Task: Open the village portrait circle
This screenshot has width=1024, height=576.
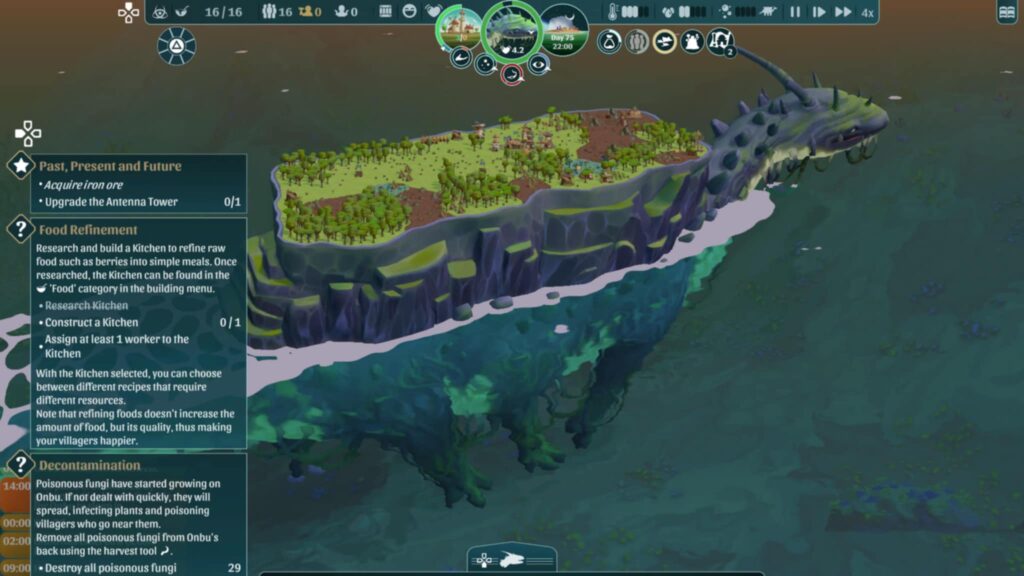Action: pyautogui.click(x=459, y=28)
